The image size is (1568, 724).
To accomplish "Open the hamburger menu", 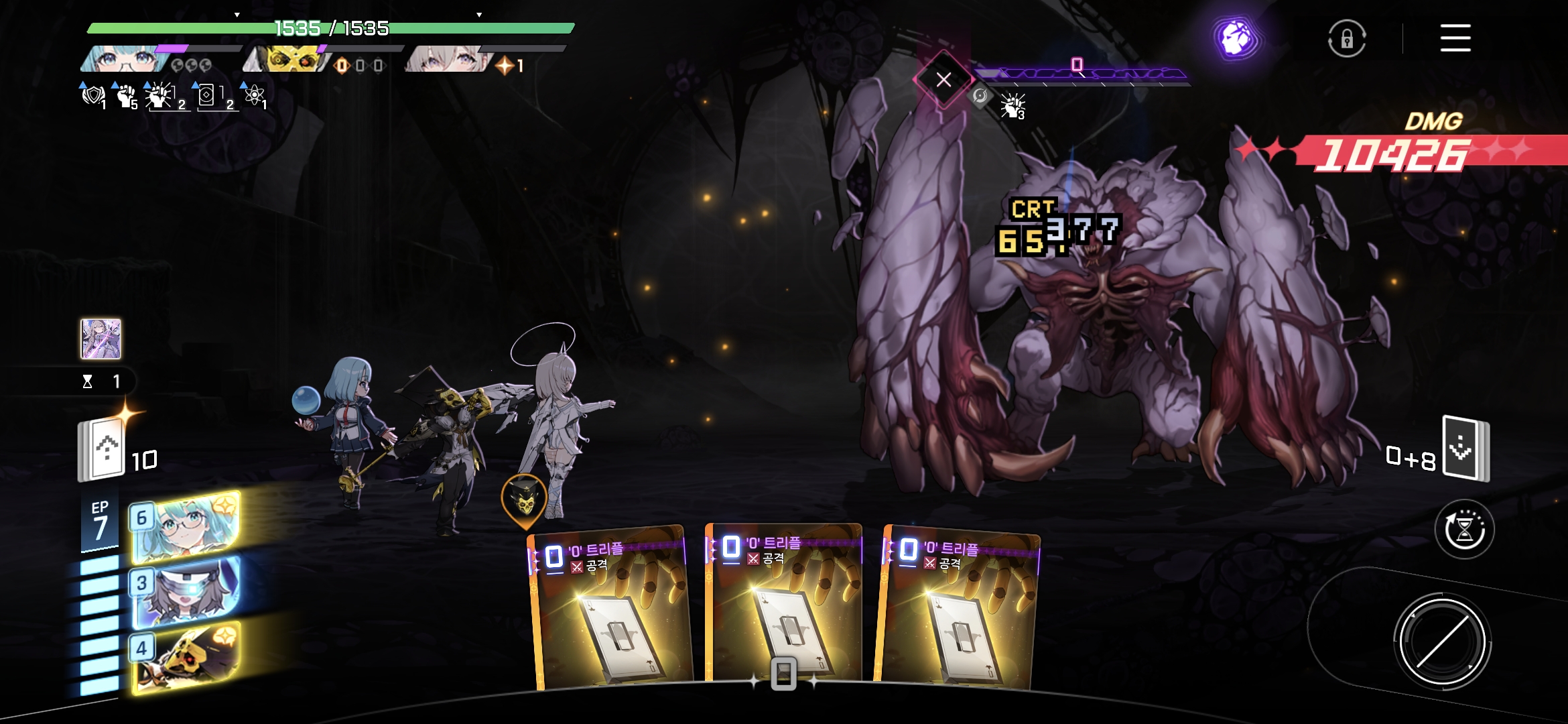I will [x=1455, y=38].
